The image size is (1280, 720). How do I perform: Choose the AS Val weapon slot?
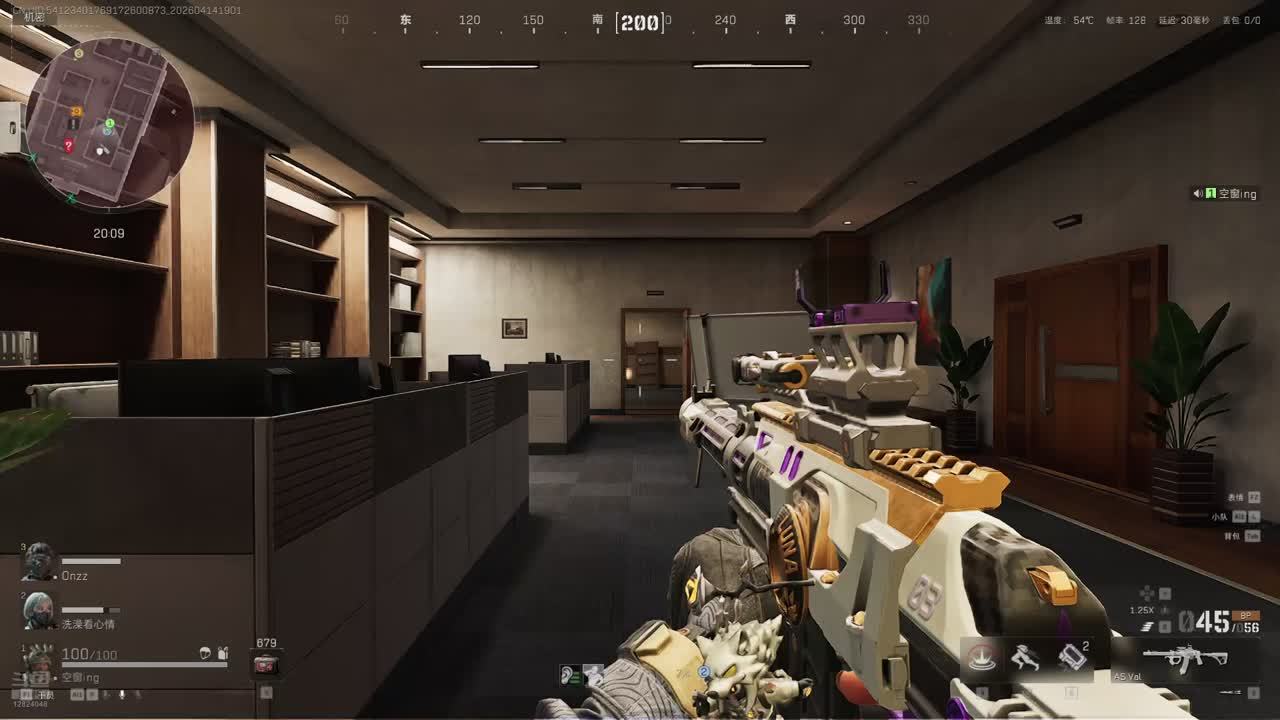pyautogui.click(x=1186, y=660)
